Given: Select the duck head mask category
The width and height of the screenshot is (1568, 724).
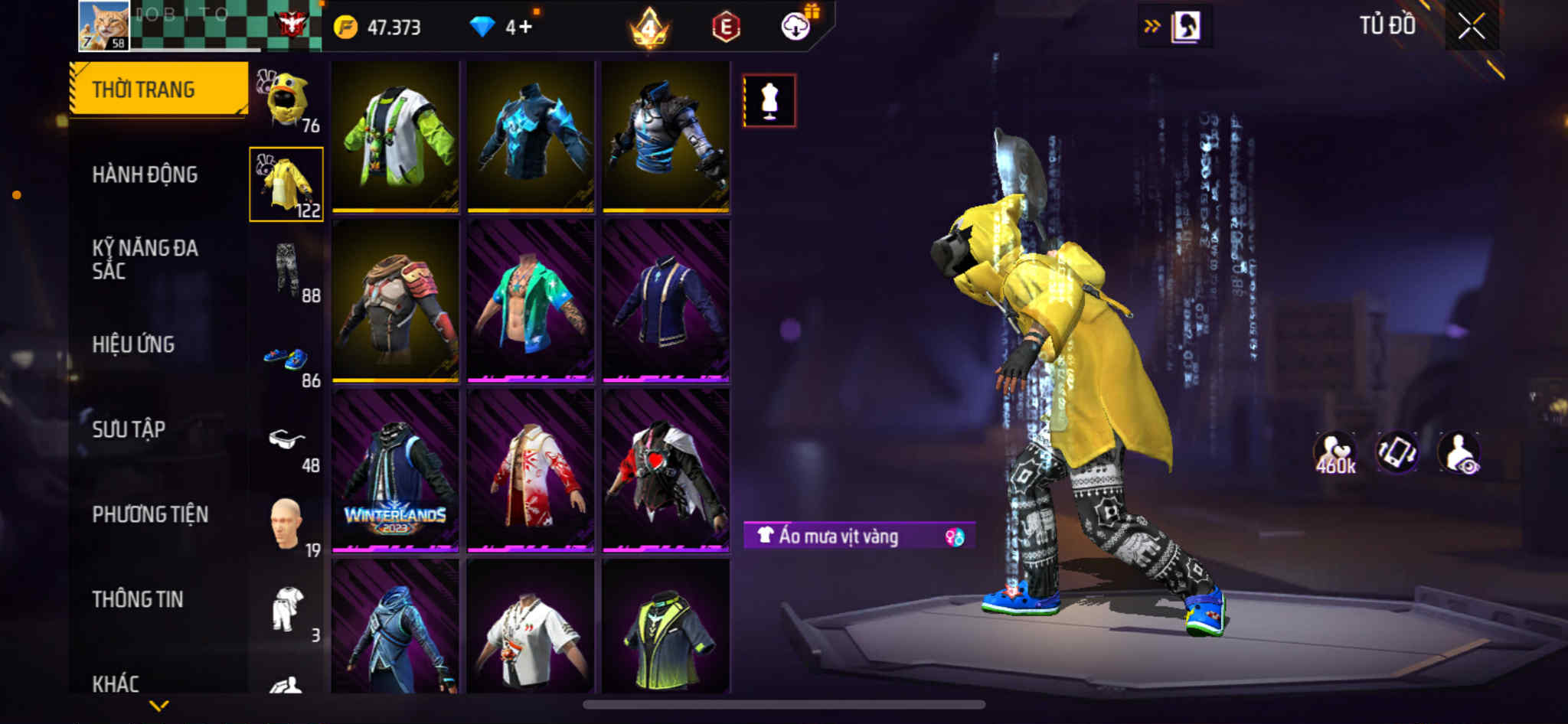Looking at the screenshot, I should click(287, 99).
